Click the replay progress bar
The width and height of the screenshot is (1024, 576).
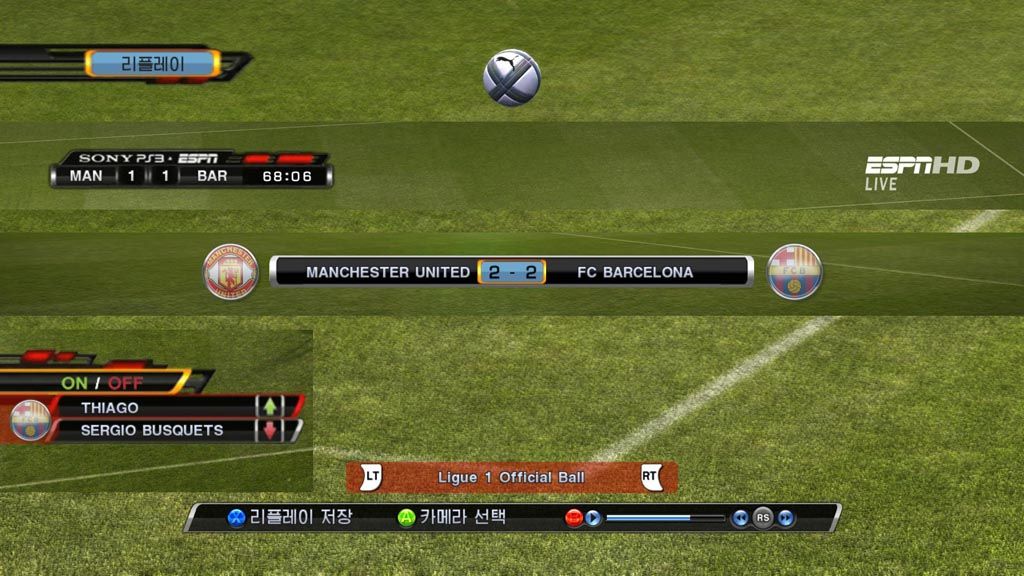coord(665,518)
